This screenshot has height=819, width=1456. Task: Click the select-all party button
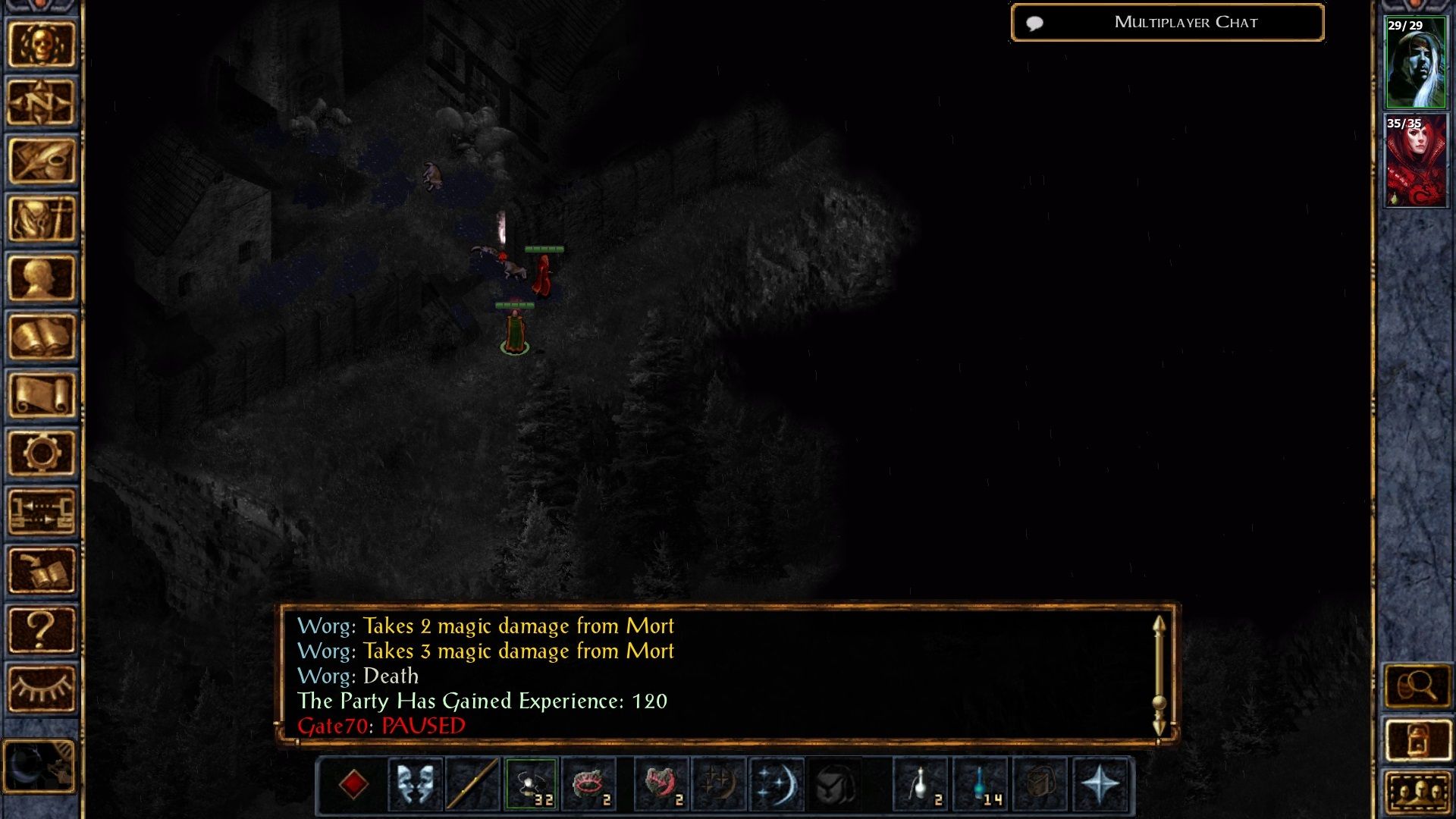pyautogui.click(x=1417, y=794)
